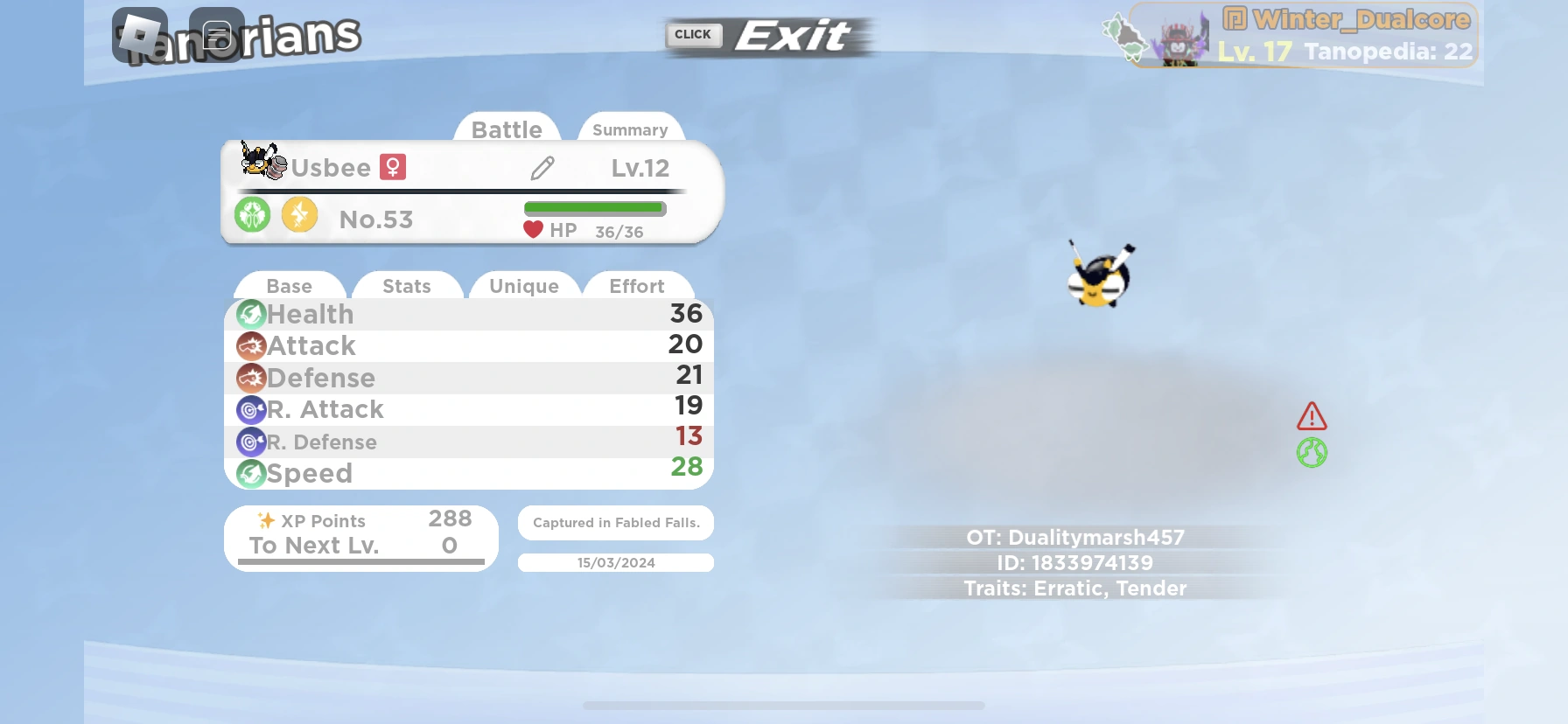Click the yellow electric type icon near No.53
Screen dimensions: 1568x724
[299, 213]
